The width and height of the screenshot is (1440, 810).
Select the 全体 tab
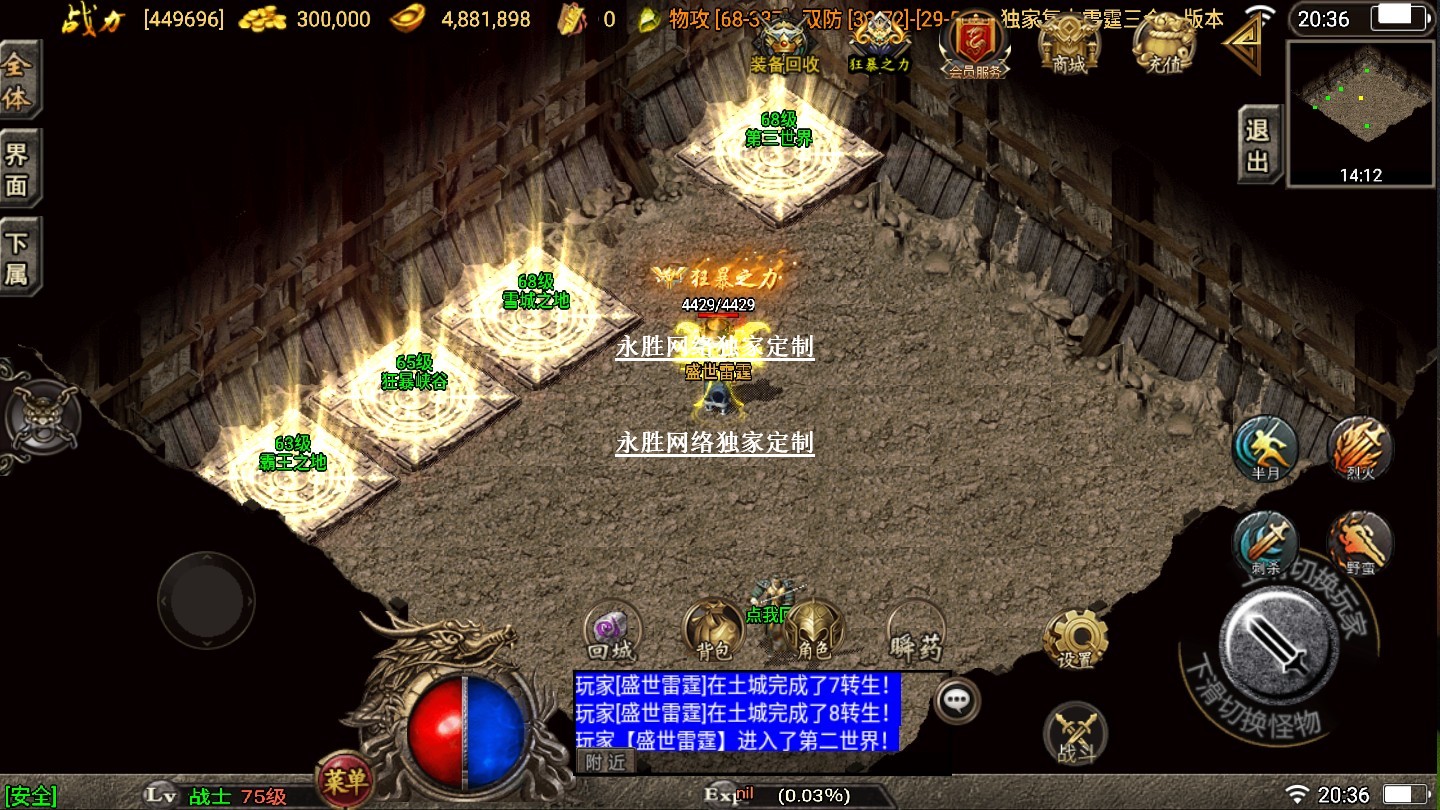click(18, 82)
